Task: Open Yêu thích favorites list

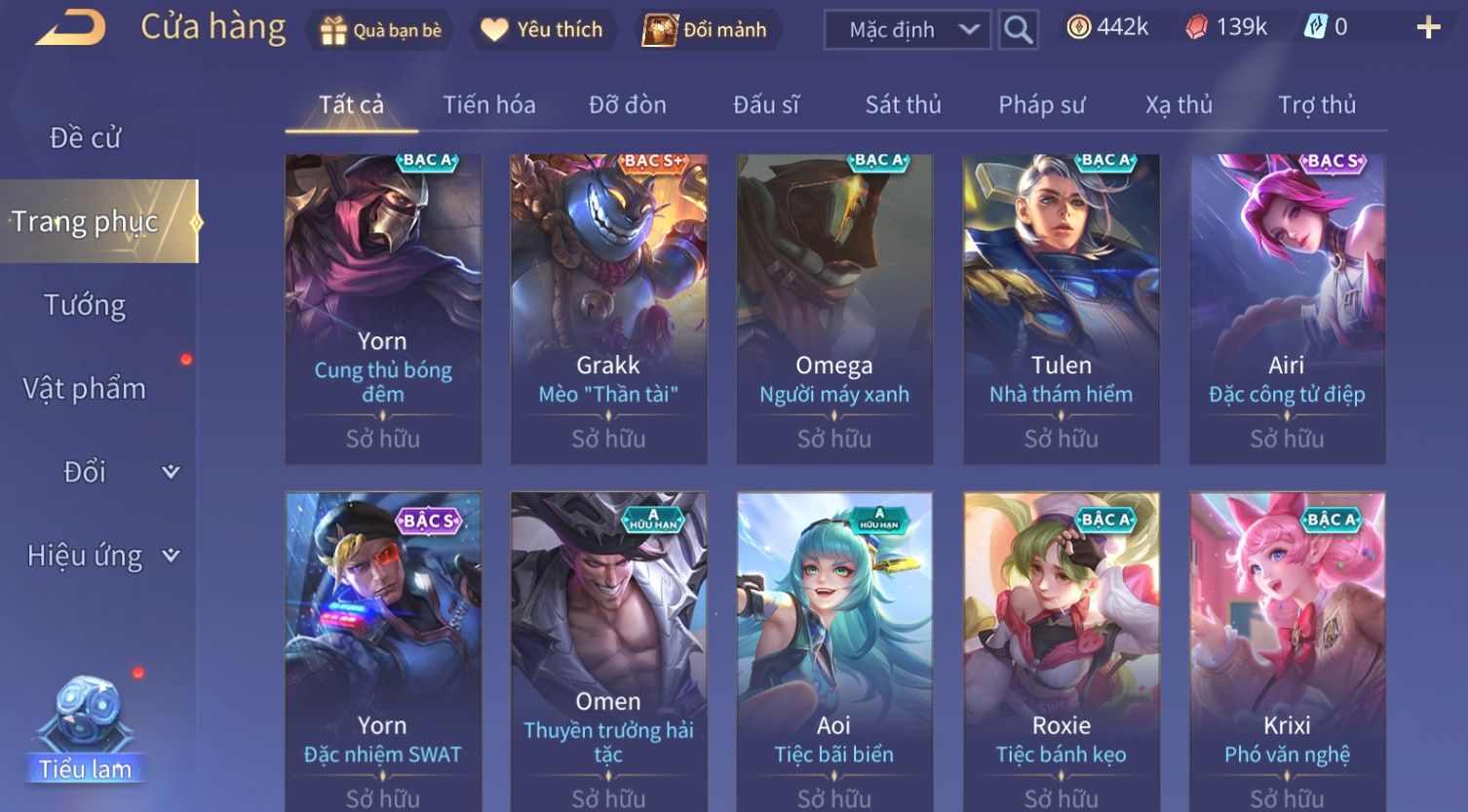Action: pyautogui.click(x=543, y=30)
